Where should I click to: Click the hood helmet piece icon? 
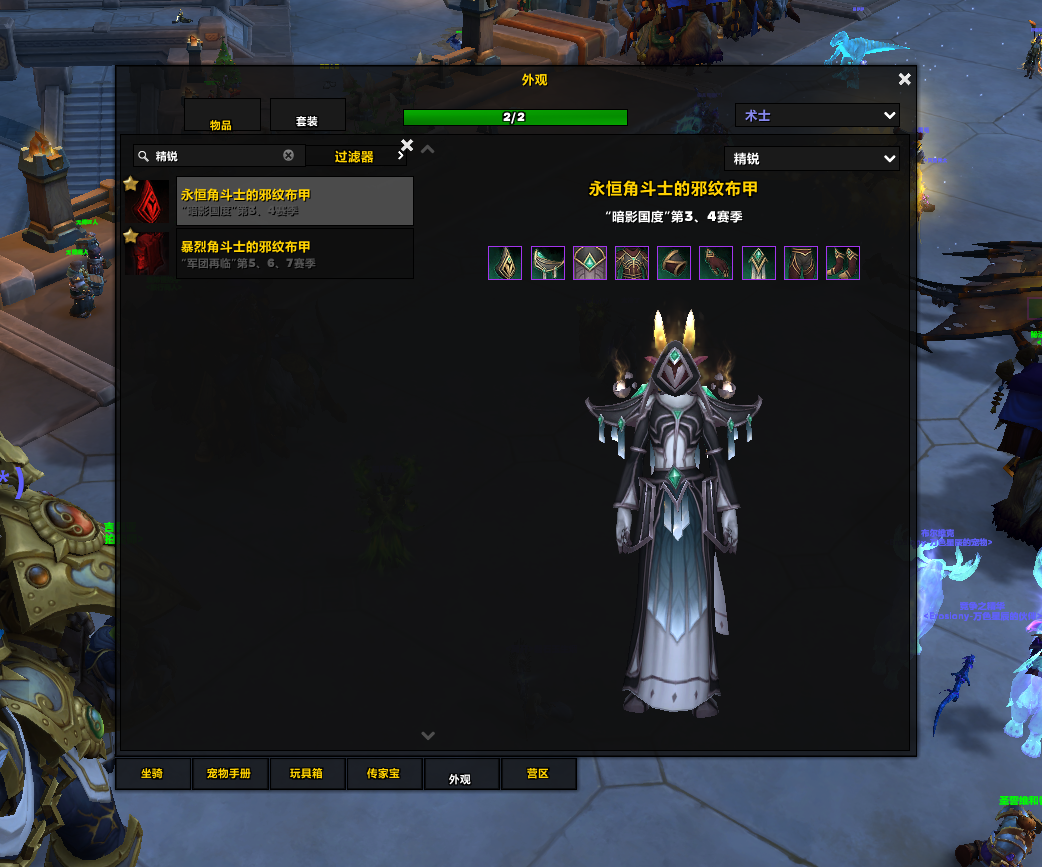(x=505, y=263)
